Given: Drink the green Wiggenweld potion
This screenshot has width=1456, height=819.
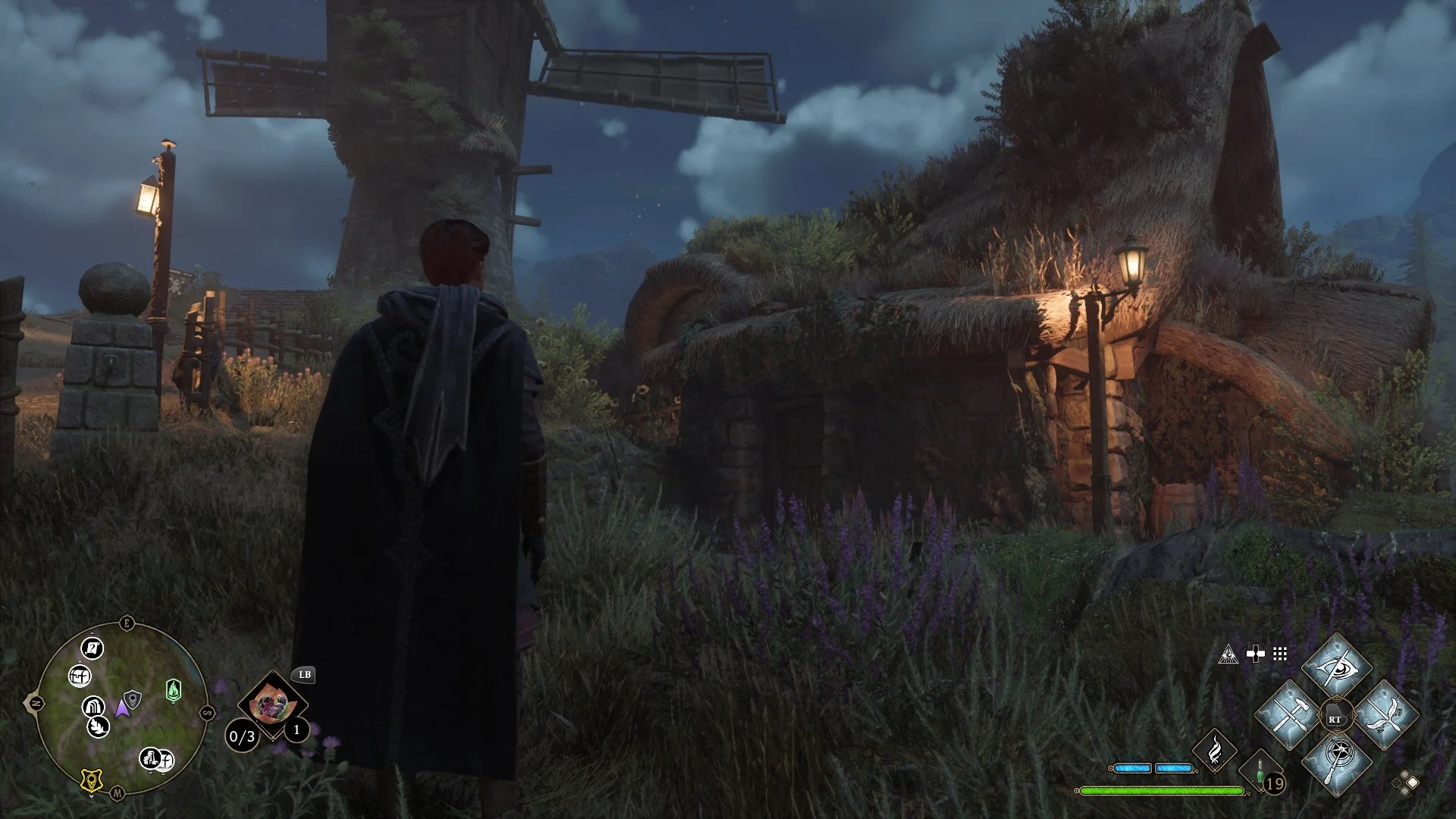Looking at the screenshot, I should pyautogui.click(x=1260, y=772).
